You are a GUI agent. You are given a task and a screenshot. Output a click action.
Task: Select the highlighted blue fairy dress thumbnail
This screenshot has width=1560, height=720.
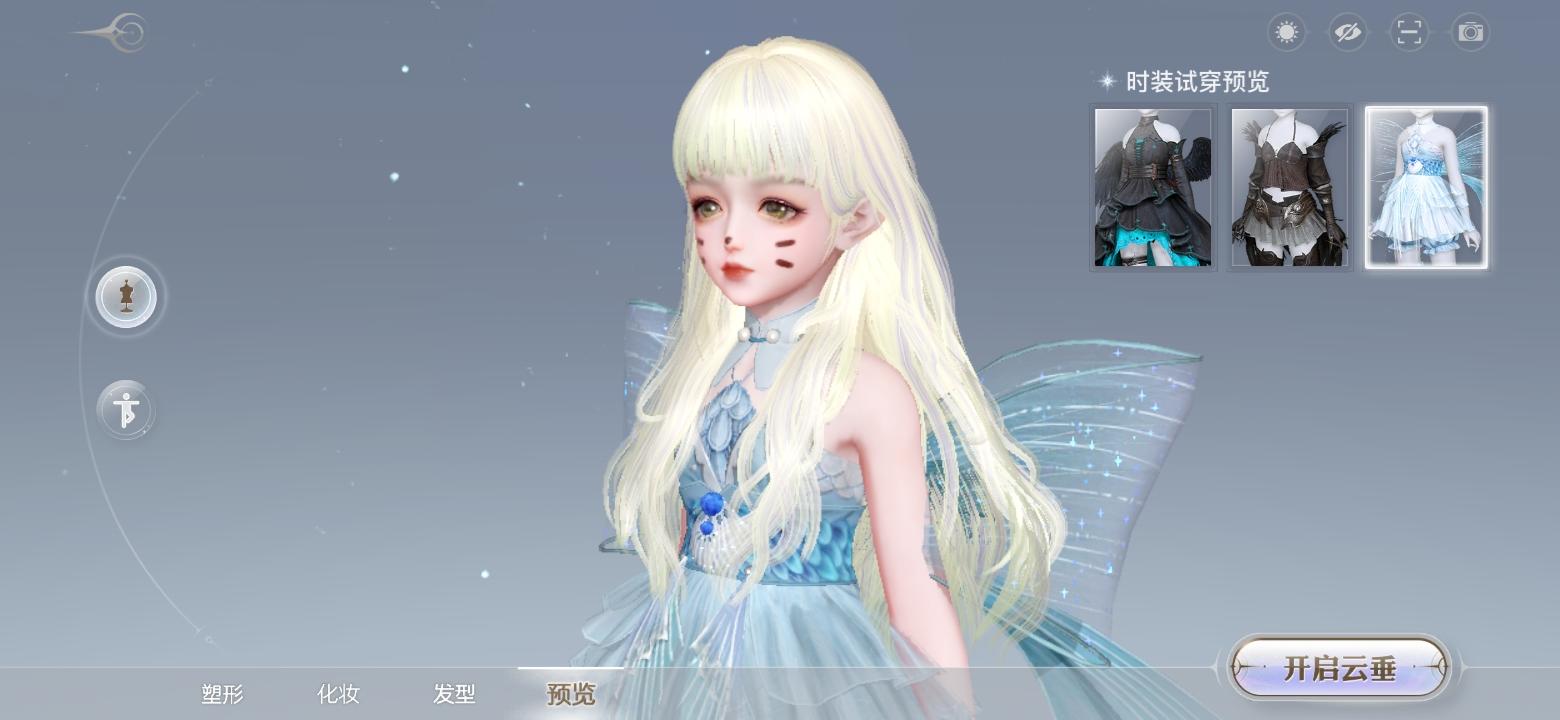[1425, 187]
